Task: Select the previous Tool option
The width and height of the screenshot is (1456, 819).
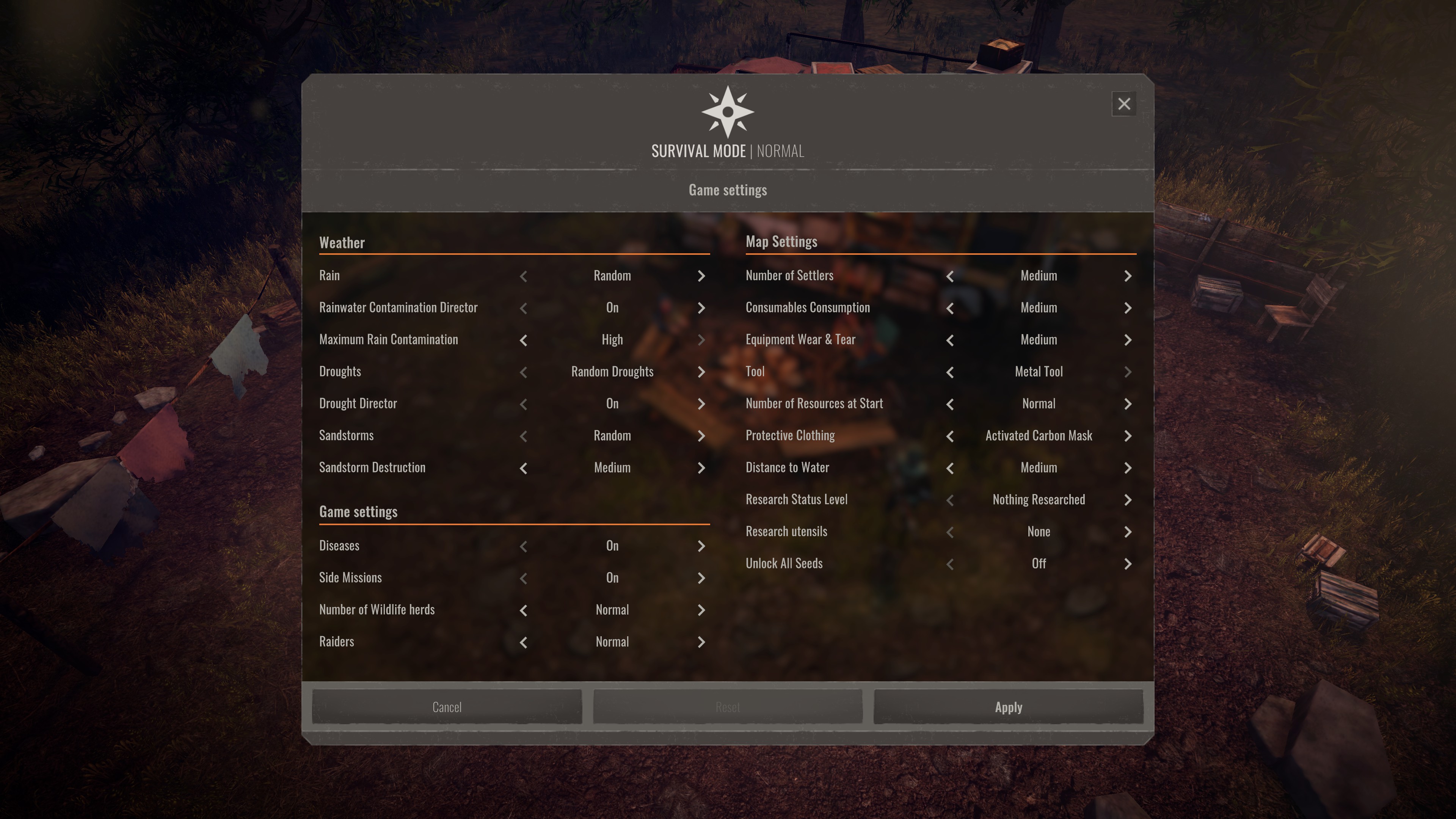Action: [x=949, y=372]
